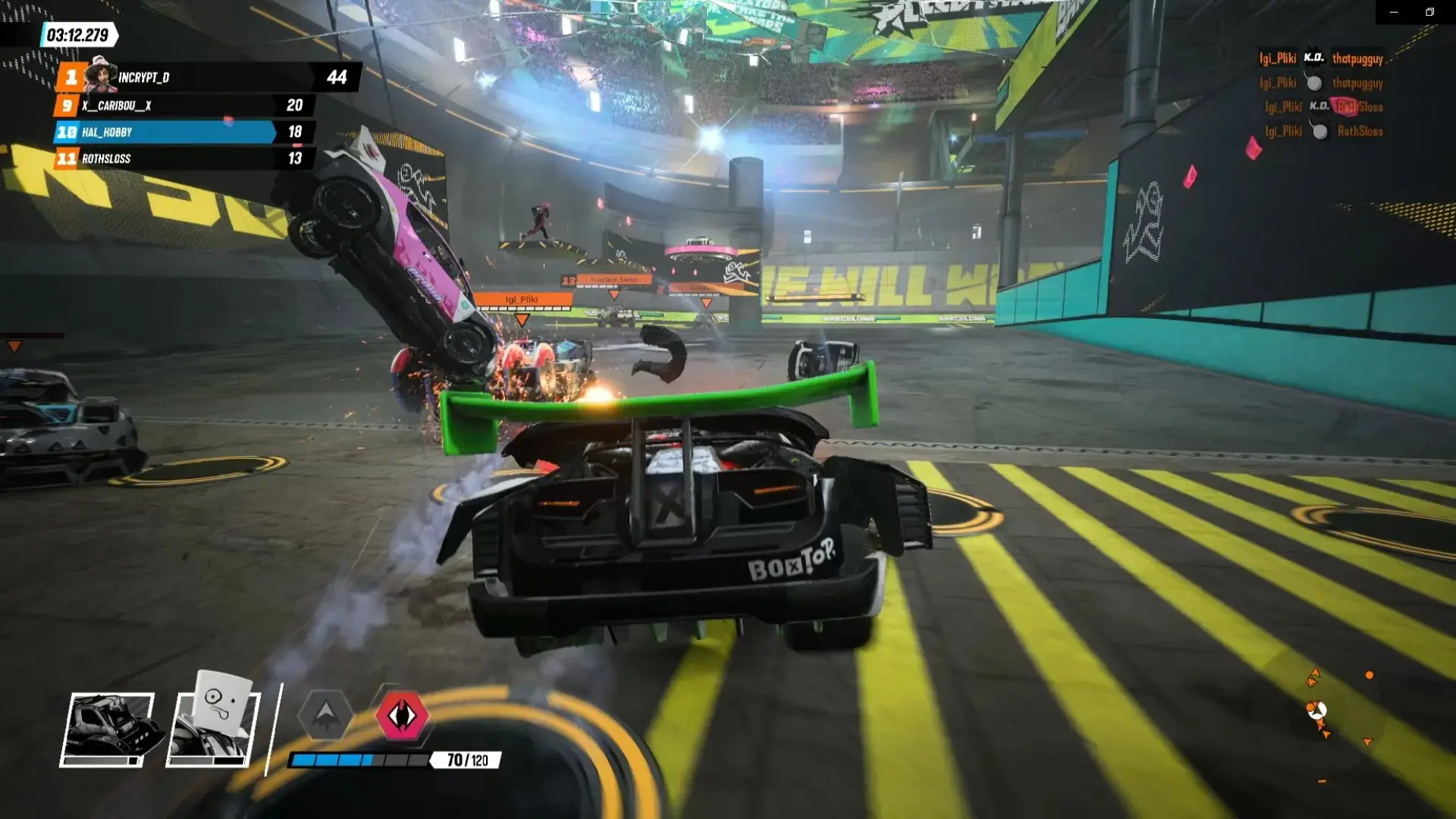Click the Igi_Pliki K.O. thatpugguy feed entry
The width and height of the screenshot is (1456, 819).
1320,58
